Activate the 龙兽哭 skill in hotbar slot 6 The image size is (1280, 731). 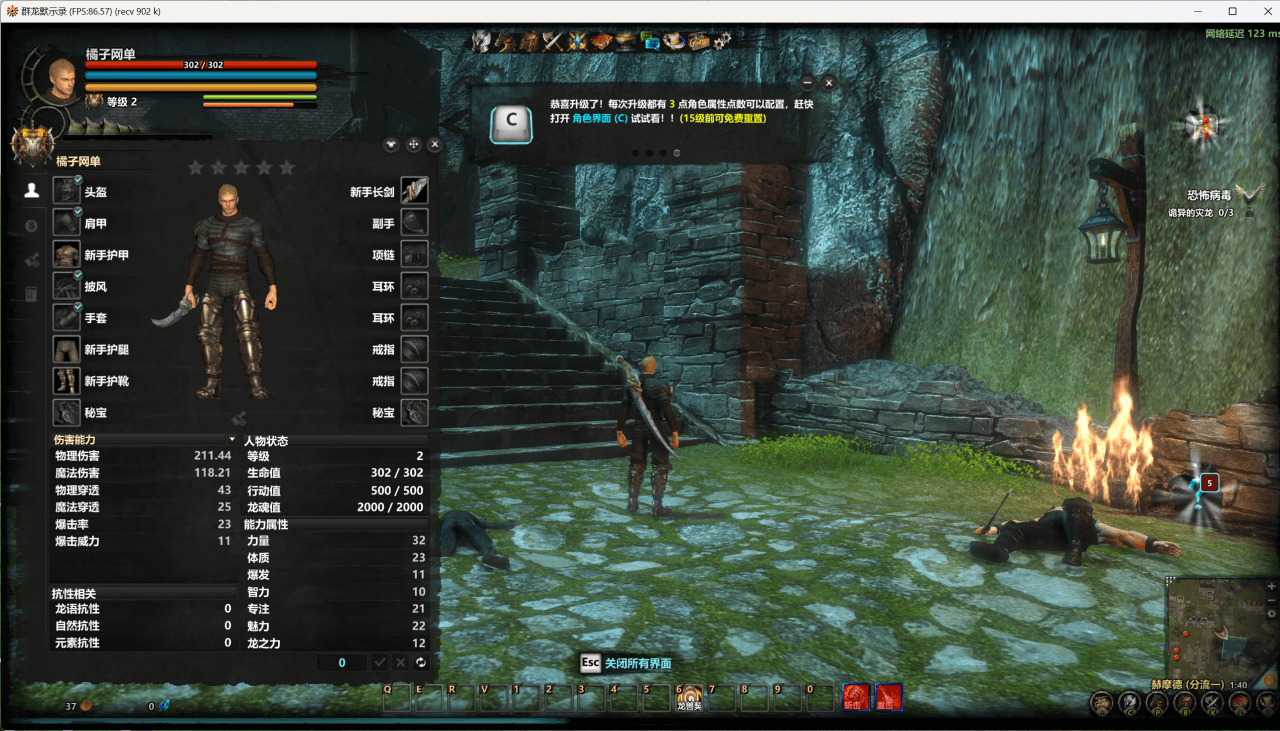pos(690,695)
